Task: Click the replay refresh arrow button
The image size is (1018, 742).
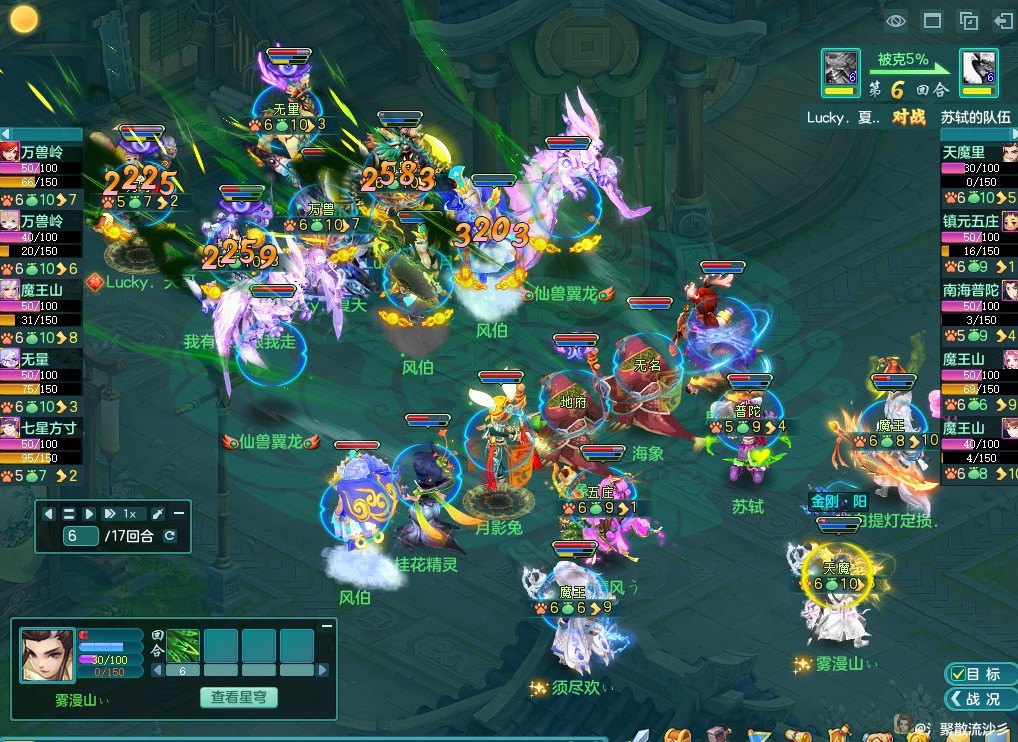Action: 170,536
